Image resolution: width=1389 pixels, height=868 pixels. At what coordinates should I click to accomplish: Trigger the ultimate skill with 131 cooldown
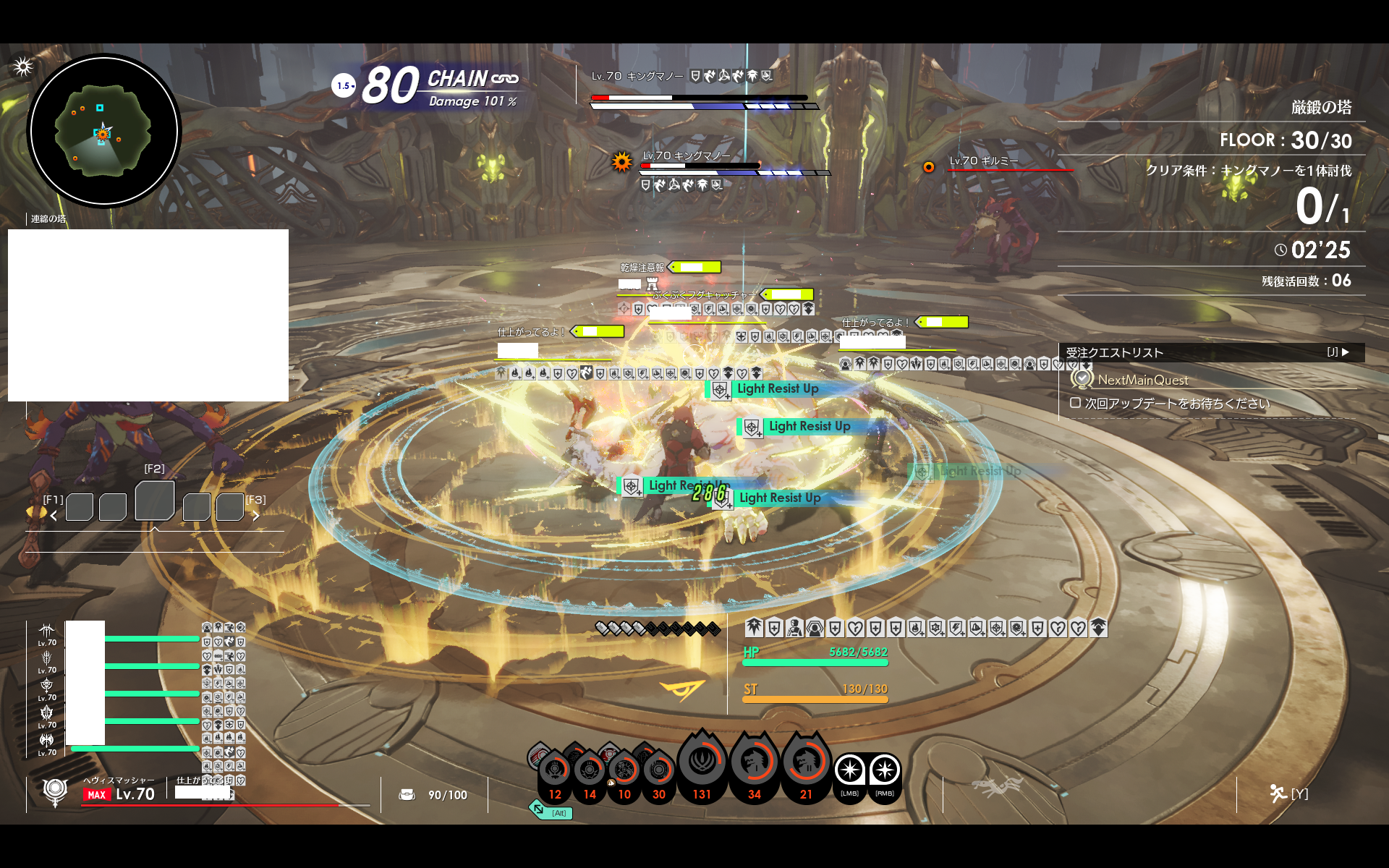pos(702,764)
